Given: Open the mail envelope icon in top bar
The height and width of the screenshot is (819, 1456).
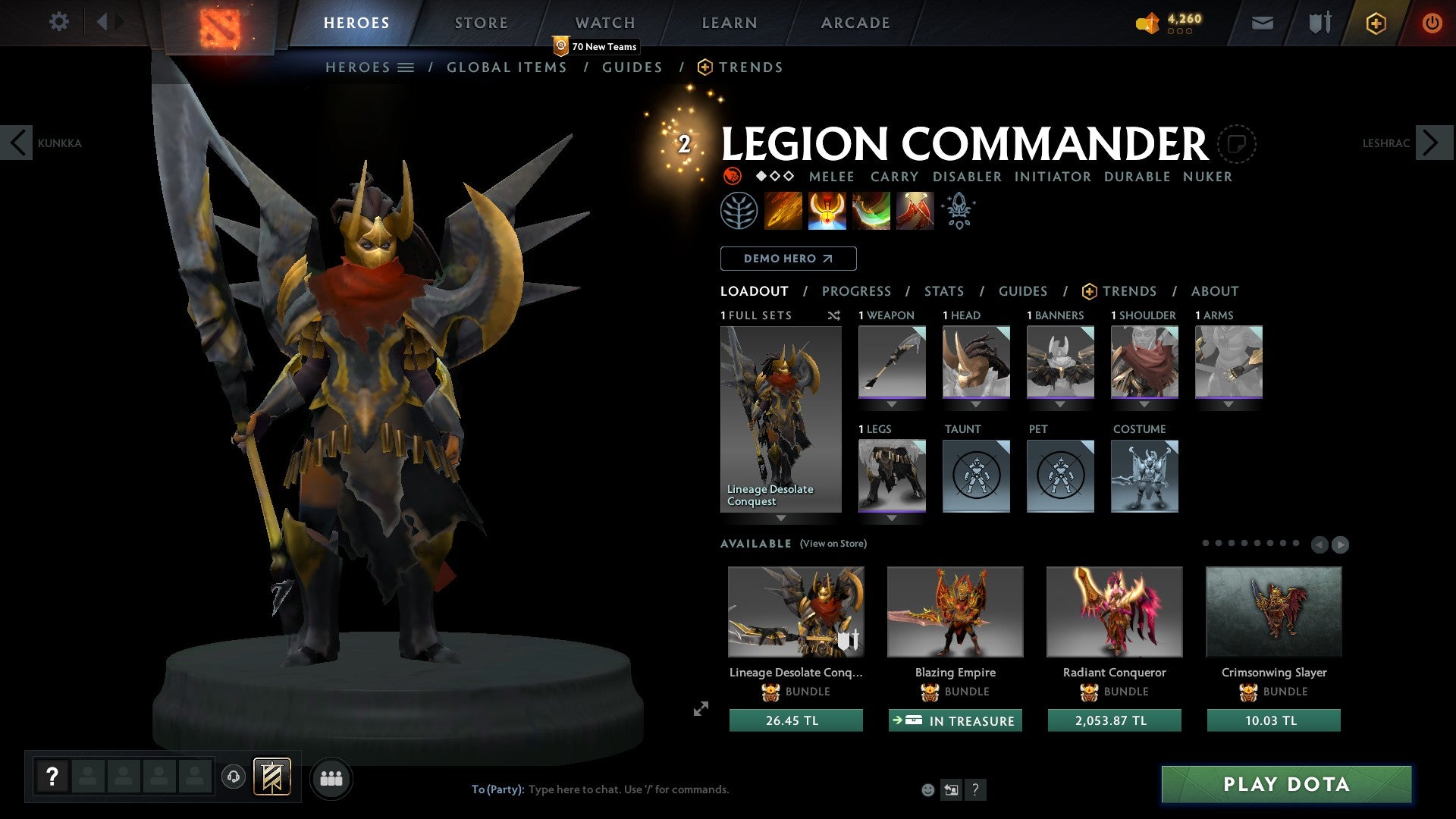Looking at the screenshot, I should click(1262, 22).
